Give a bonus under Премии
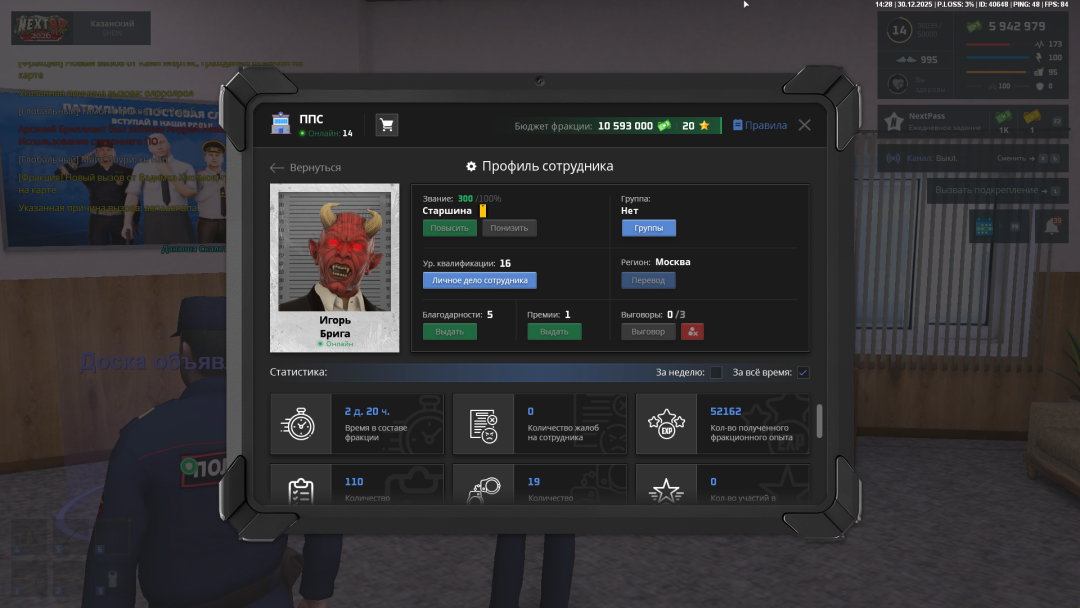 (554, 332)
